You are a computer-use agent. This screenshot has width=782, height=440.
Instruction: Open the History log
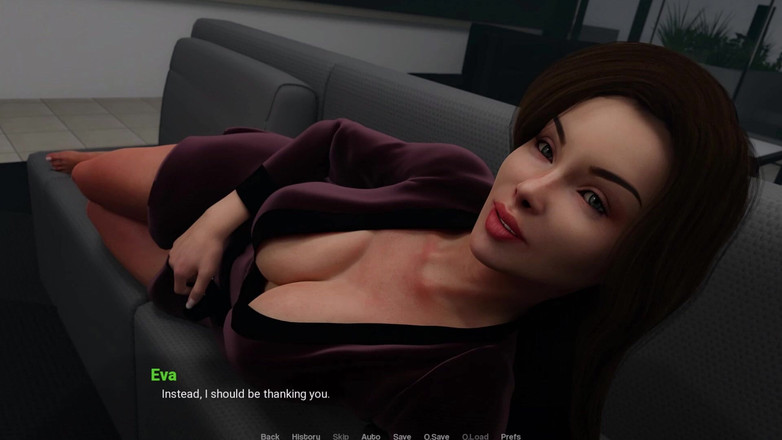click(306, 436)
